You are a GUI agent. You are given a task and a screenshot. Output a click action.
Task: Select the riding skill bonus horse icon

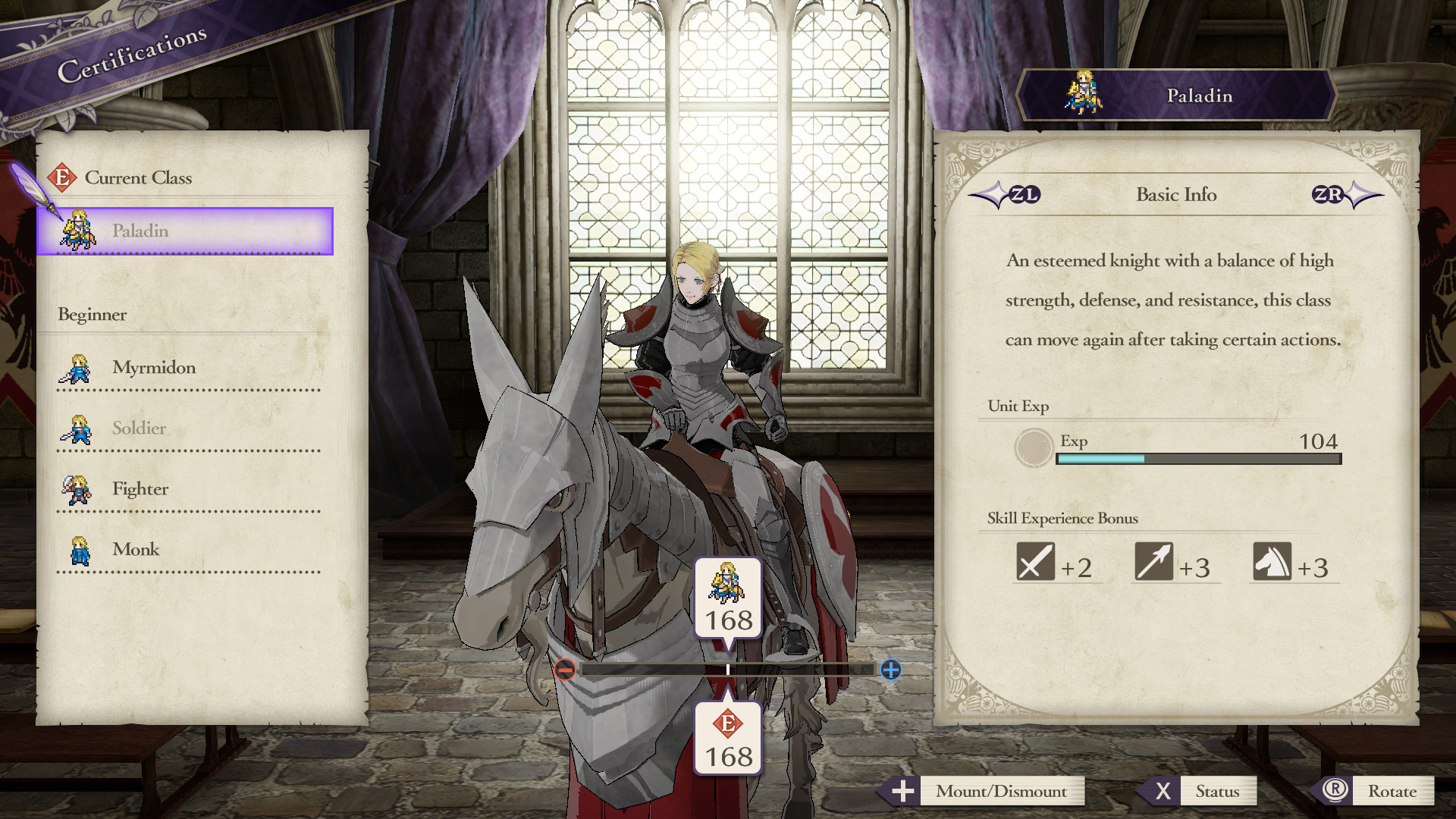point(1273,561)
